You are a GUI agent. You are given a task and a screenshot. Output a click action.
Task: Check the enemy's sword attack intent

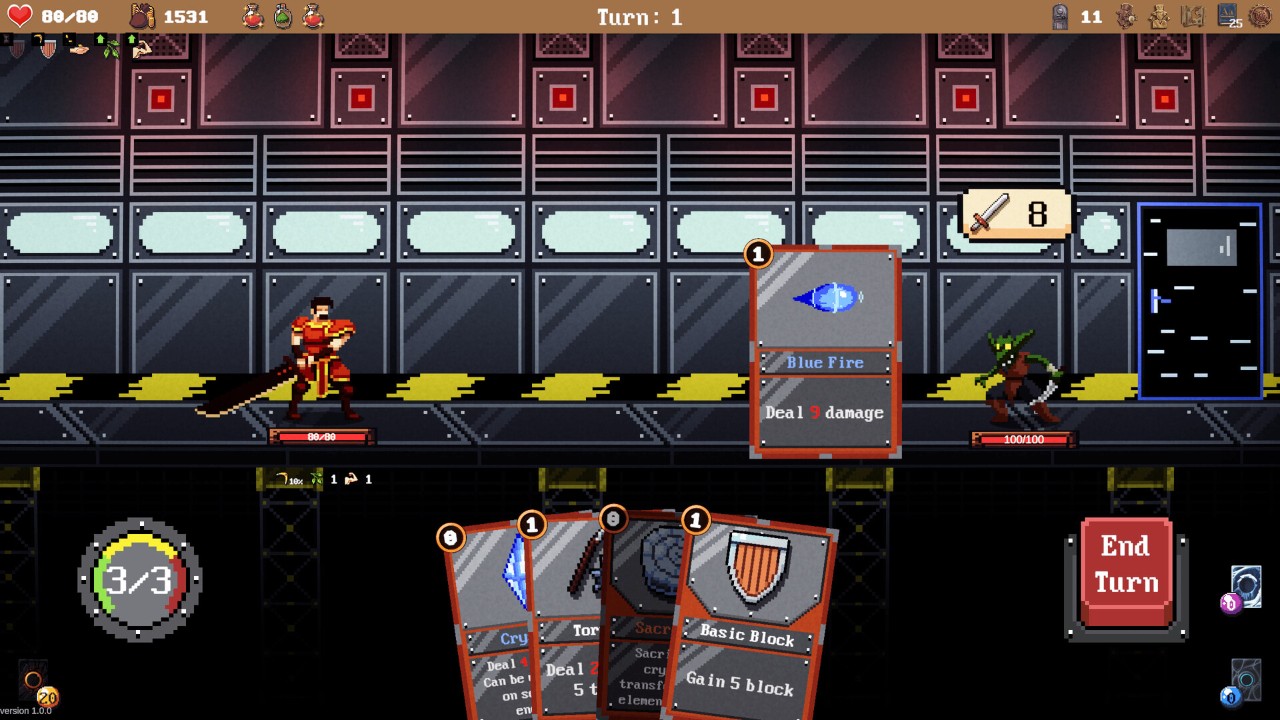coord(1015,215)
